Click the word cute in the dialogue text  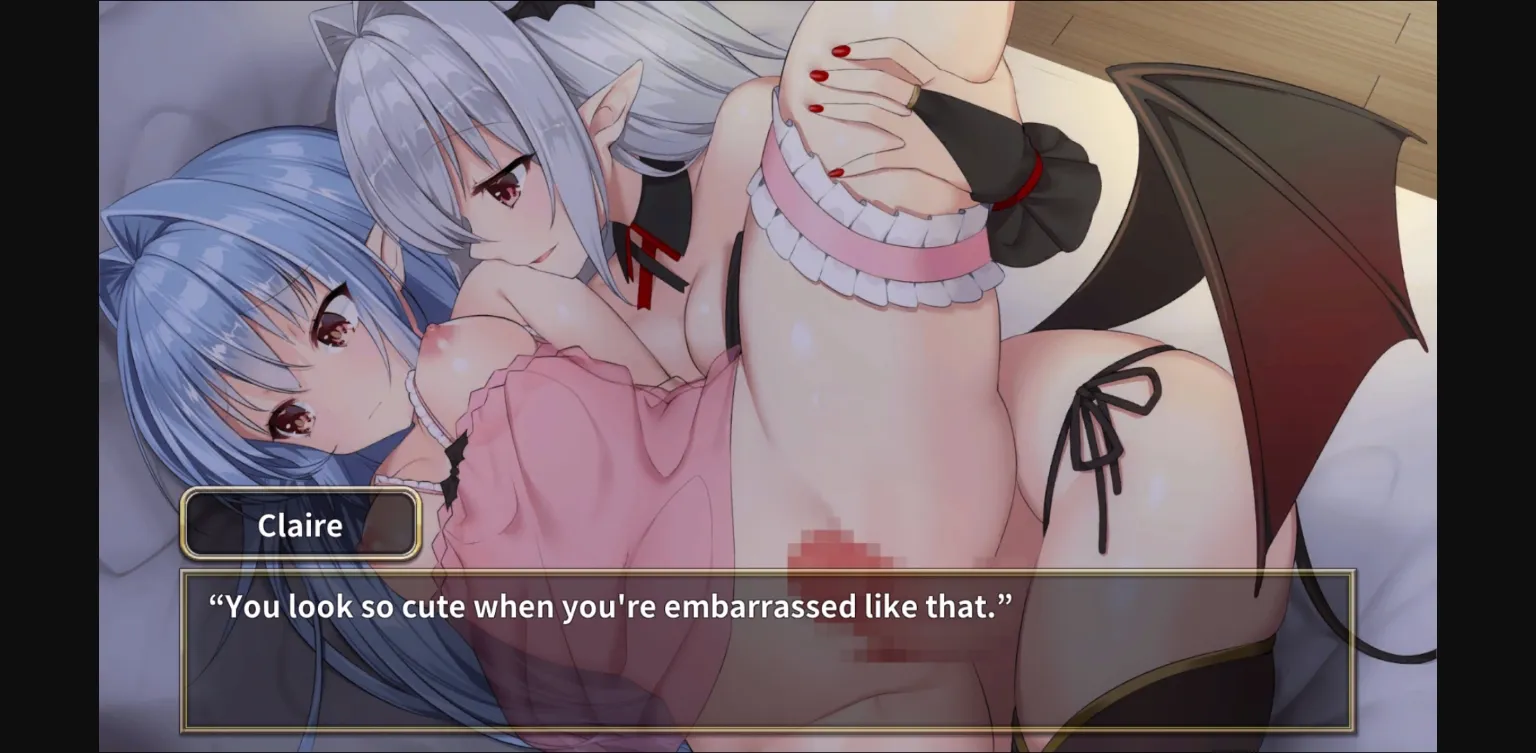tap(436, 606)
